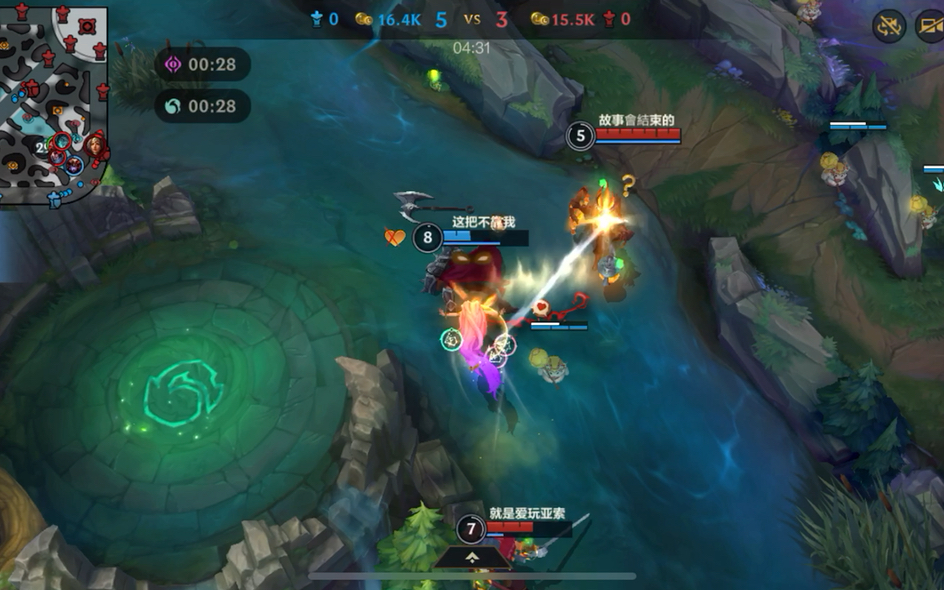The image size is (944, 590).
Task: Toggle the crossed-out rotating camera button
Action: tap(889, 26)
